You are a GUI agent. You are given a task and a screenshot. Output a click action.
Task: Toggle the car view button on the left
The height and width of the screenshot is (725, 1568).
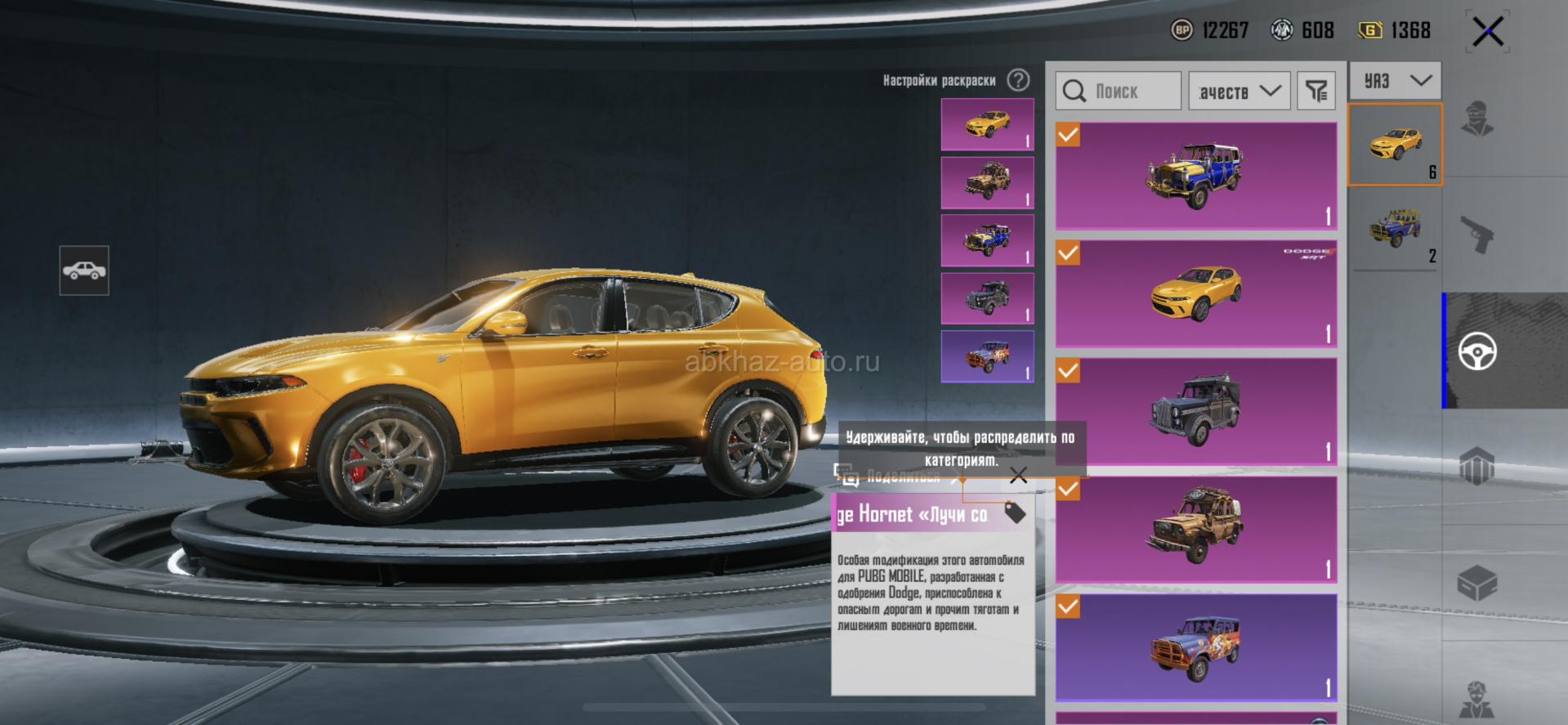[x=84, y=271]
